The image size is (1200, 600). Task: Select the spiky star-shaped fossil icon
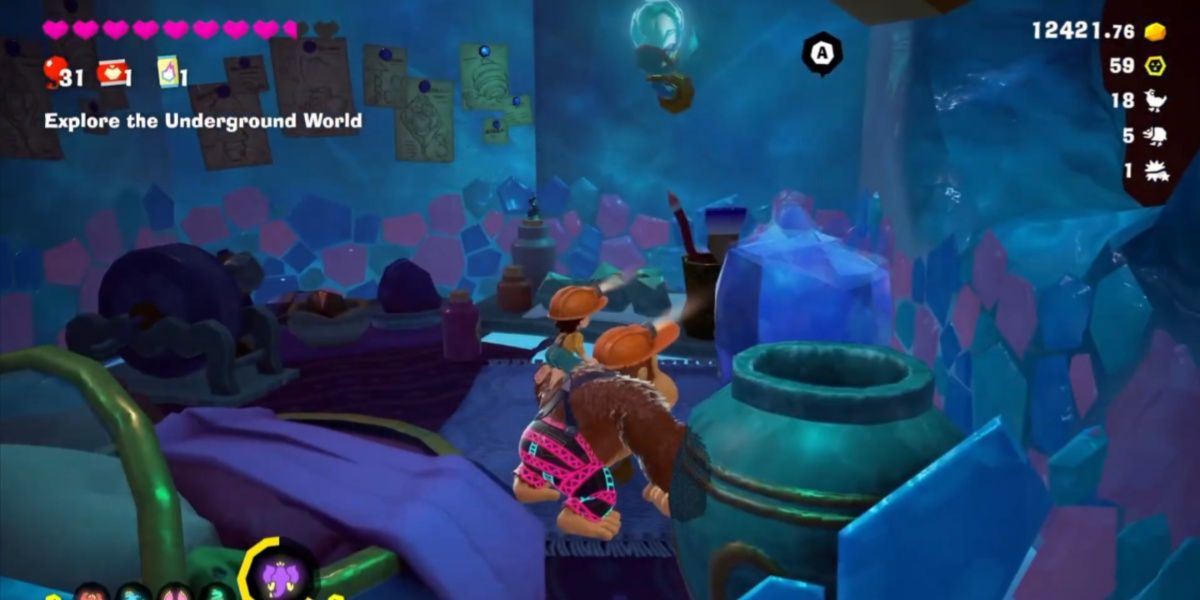[1155, 170]
